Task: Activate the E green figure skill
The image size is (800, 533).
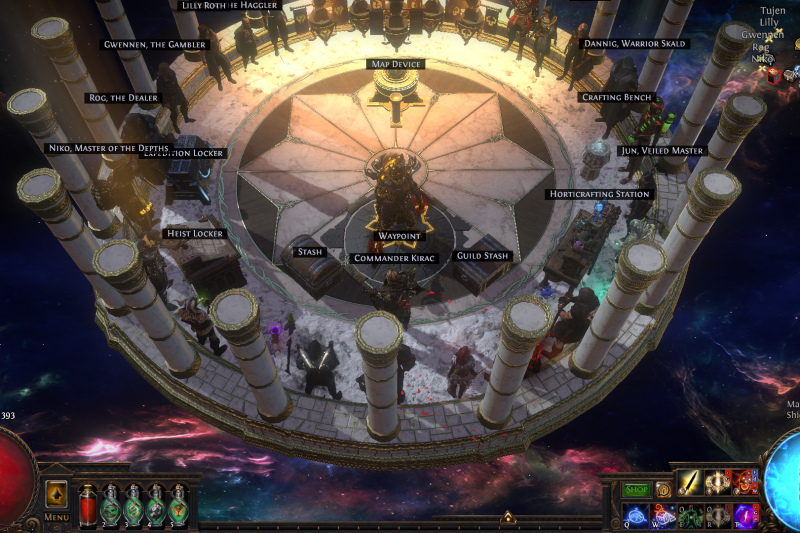Action: (690, 514)
